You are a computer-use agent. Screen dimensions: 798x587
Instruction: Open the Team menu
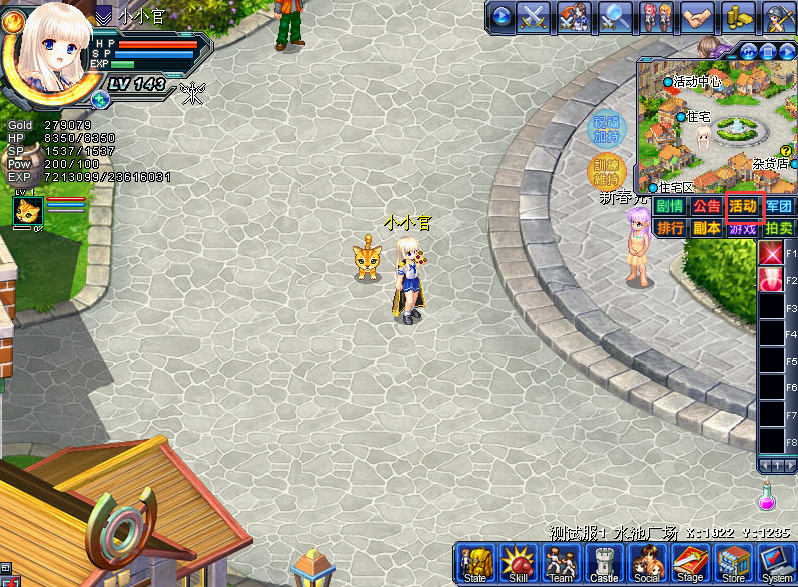pyautogui.click(x=561, y=564)
